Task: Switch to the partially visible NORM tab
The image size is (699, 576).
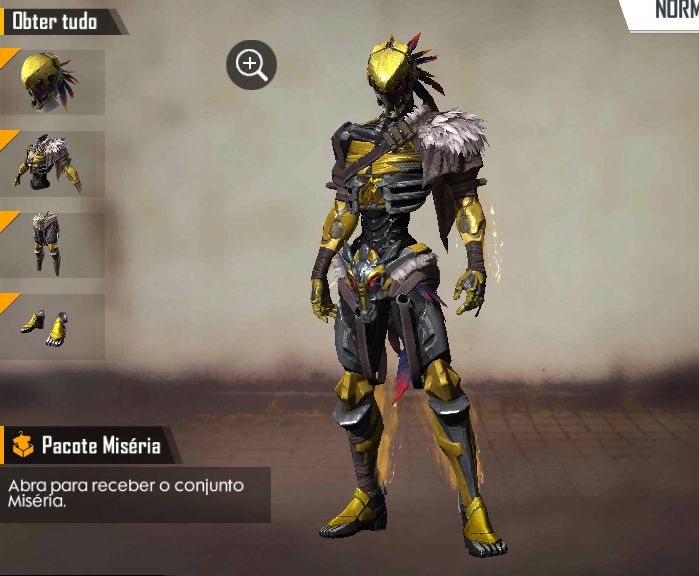Action: click(671, 12)
